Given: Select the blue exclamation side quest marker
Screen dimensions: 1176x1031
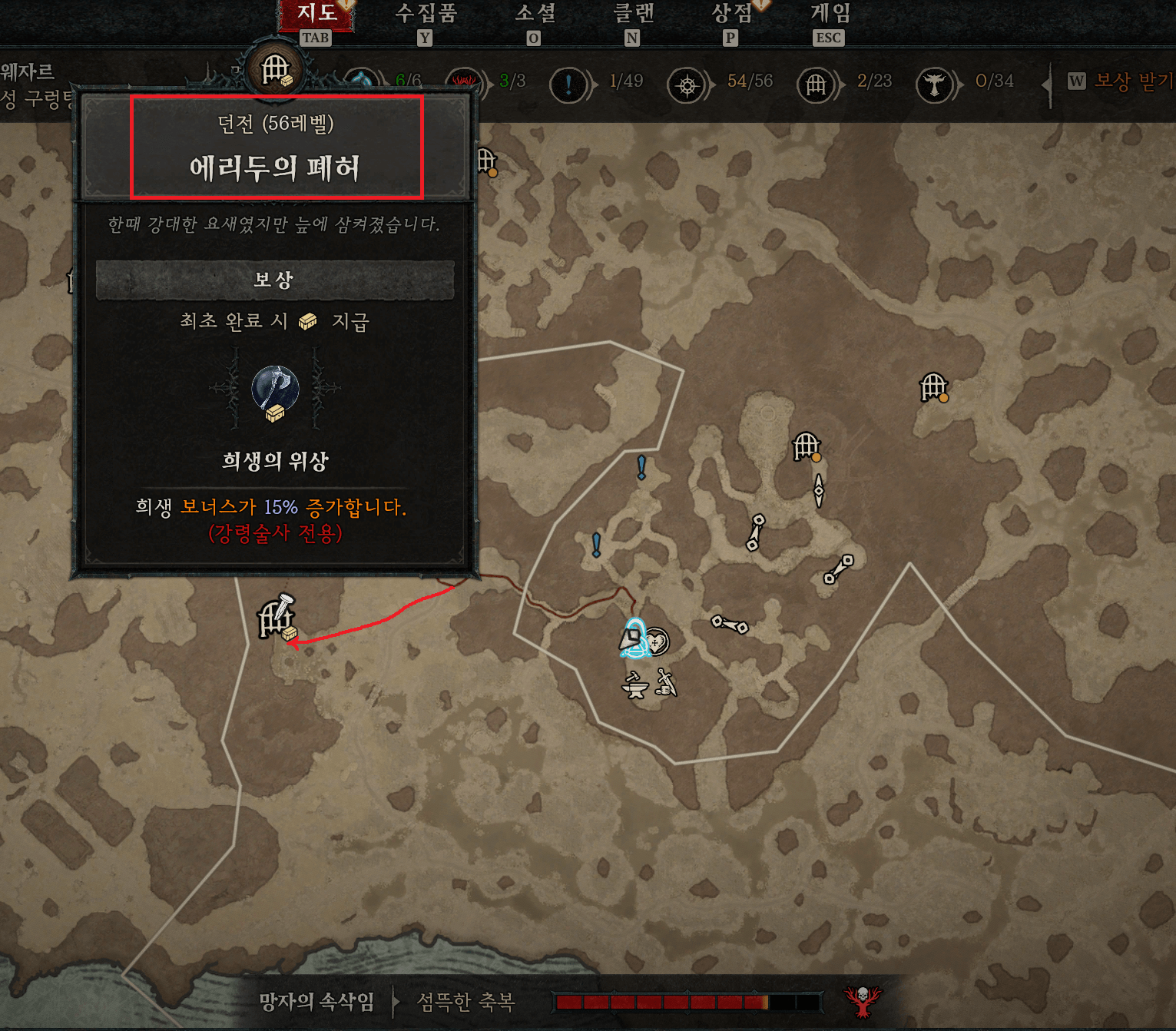Looking at the screenshot, I should tap(640, 468).
